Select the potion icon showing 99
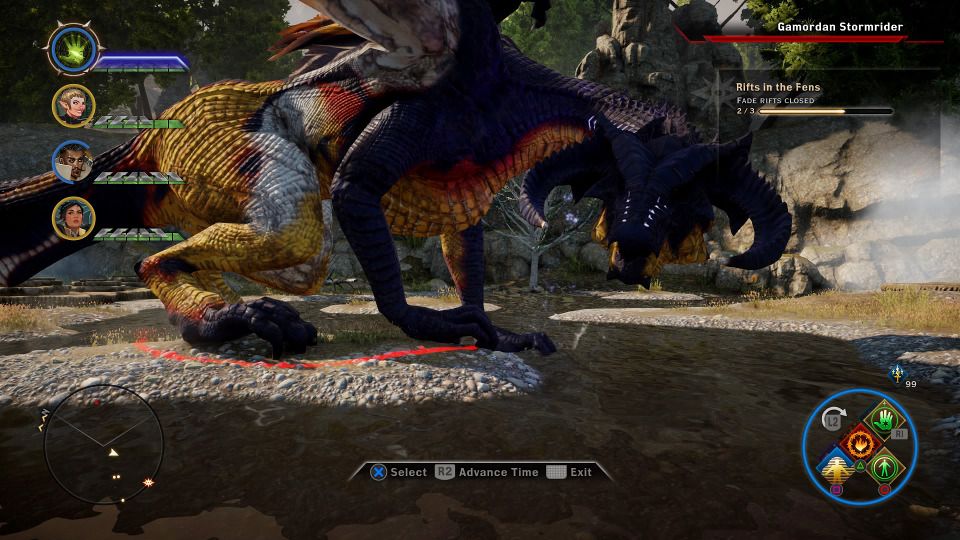Image resolution: width=960 pixels, height=540 pixels. [x=896, y=373]
